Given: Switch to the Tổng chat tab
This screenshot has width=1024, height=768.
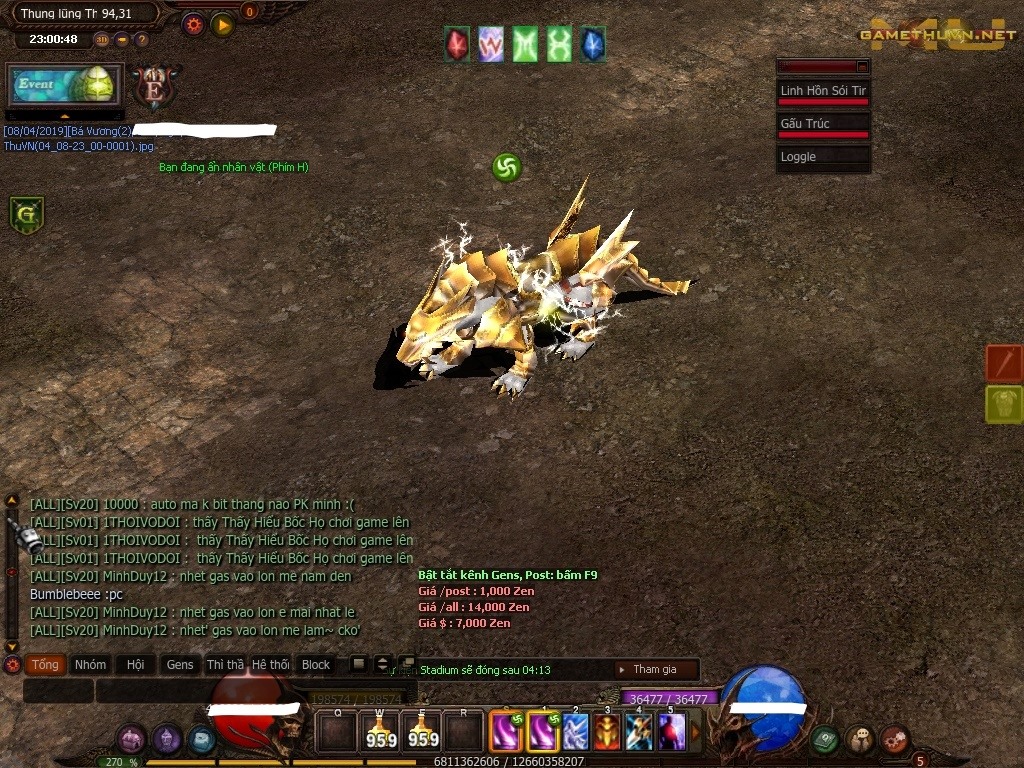Looking at the screenshot, I should (45, 665).
